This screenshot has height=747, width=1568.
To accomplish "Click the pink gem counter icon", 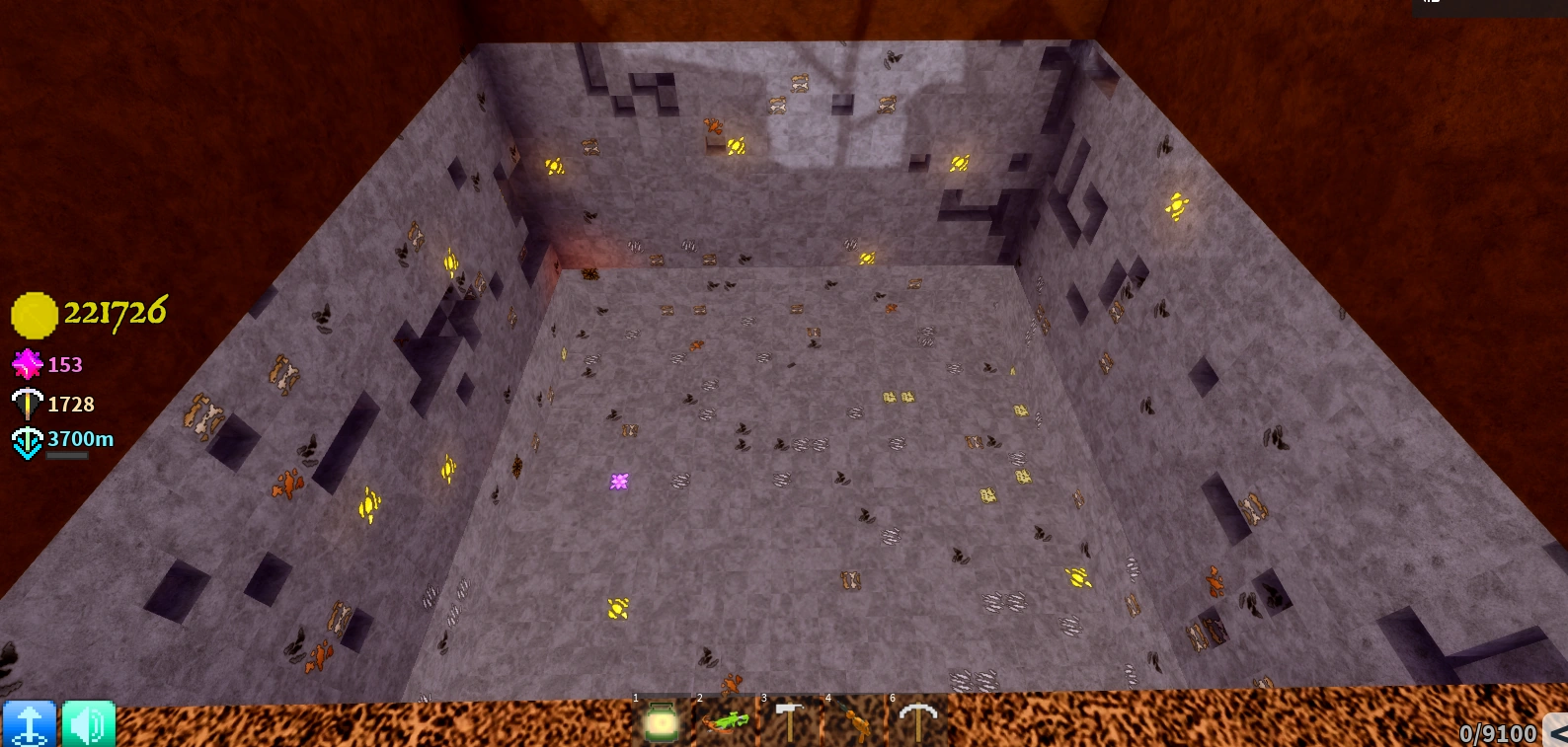I will (27, 364).
